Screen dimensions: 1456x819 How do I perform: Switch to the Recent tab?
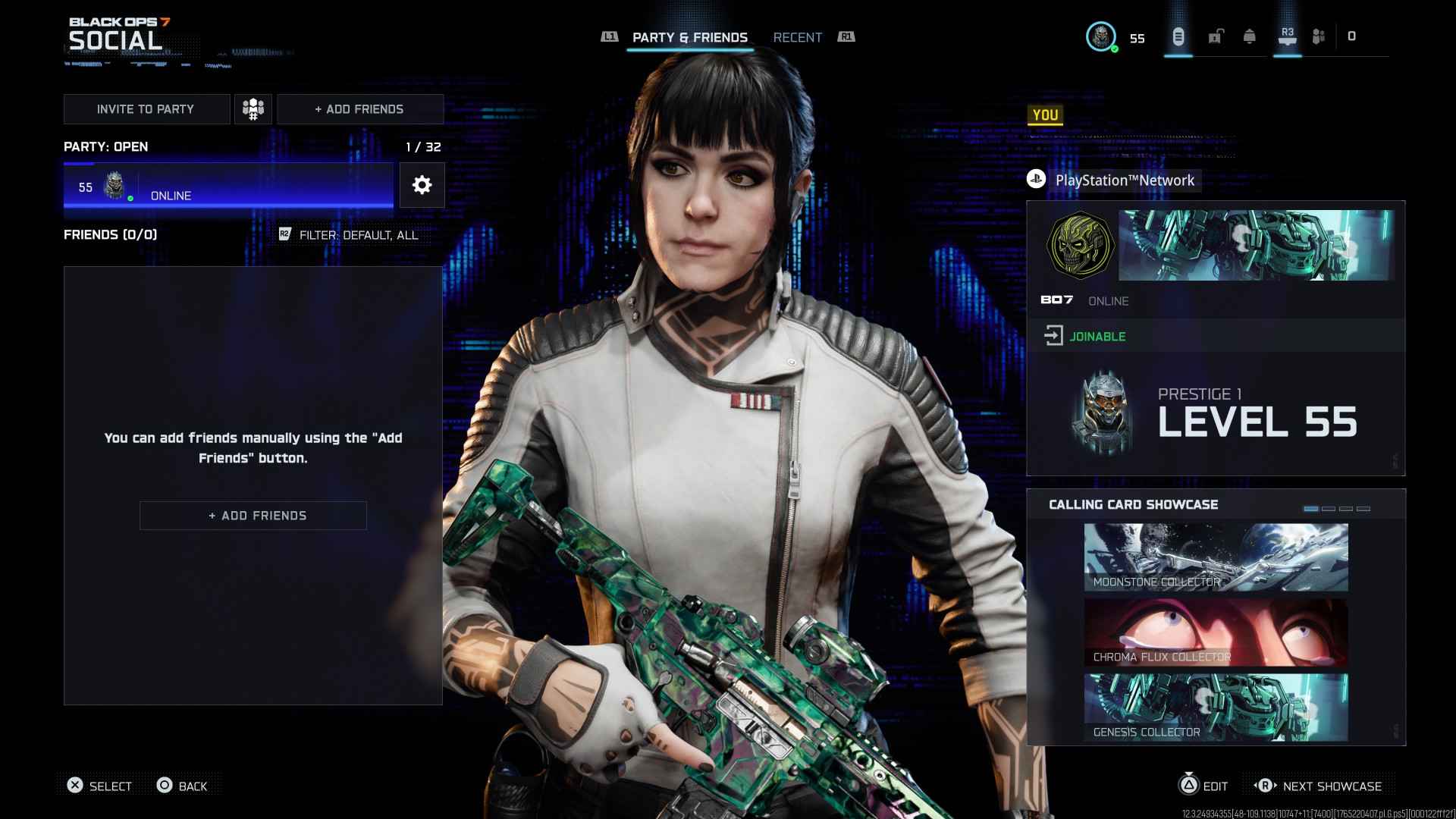pyautogui.click(x=797, y=37)
